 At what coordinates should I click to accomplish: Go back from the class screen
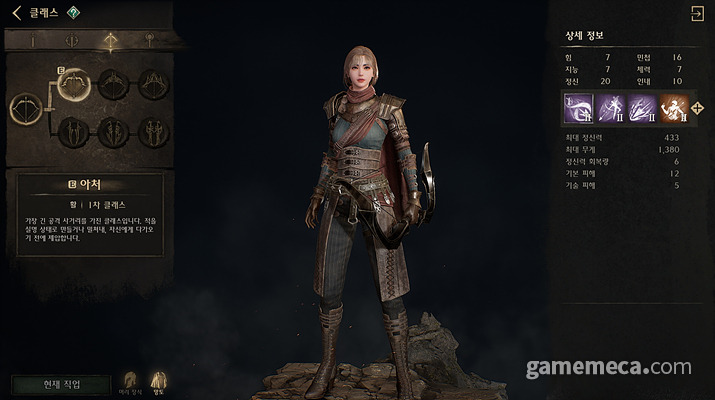(16, 13)
